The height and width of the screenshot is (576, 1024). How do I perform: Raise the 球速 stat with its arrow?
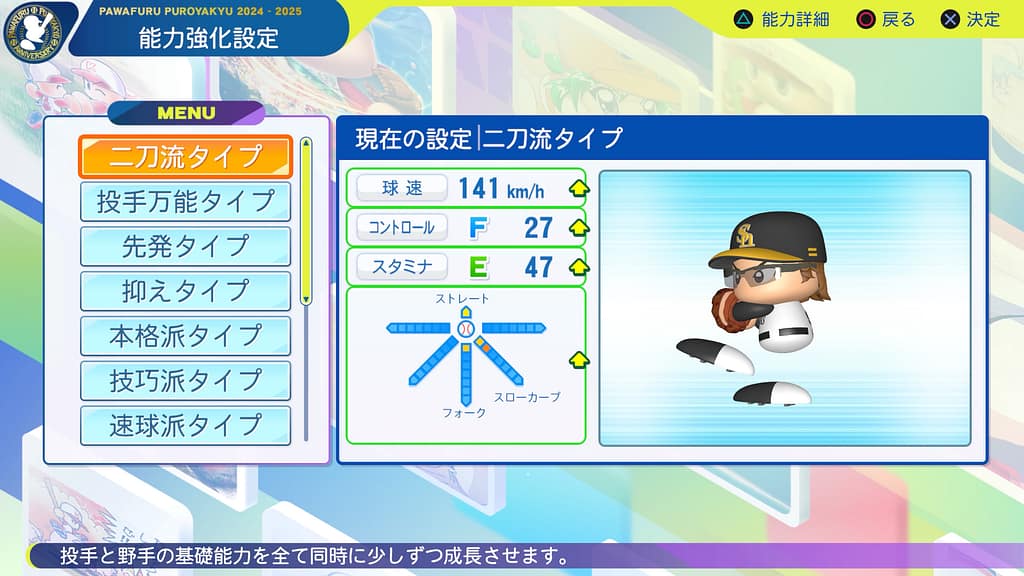click(577, 188)
